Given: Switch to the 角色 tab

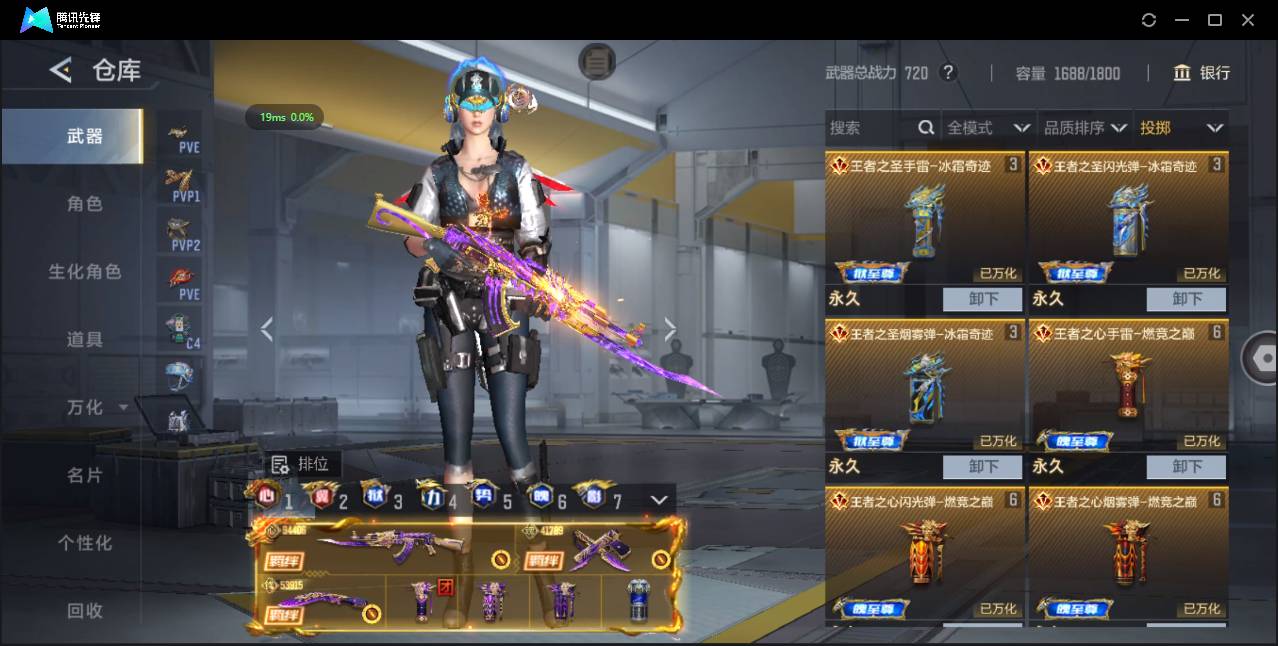Looking at the screenshot, I should 84,204.
